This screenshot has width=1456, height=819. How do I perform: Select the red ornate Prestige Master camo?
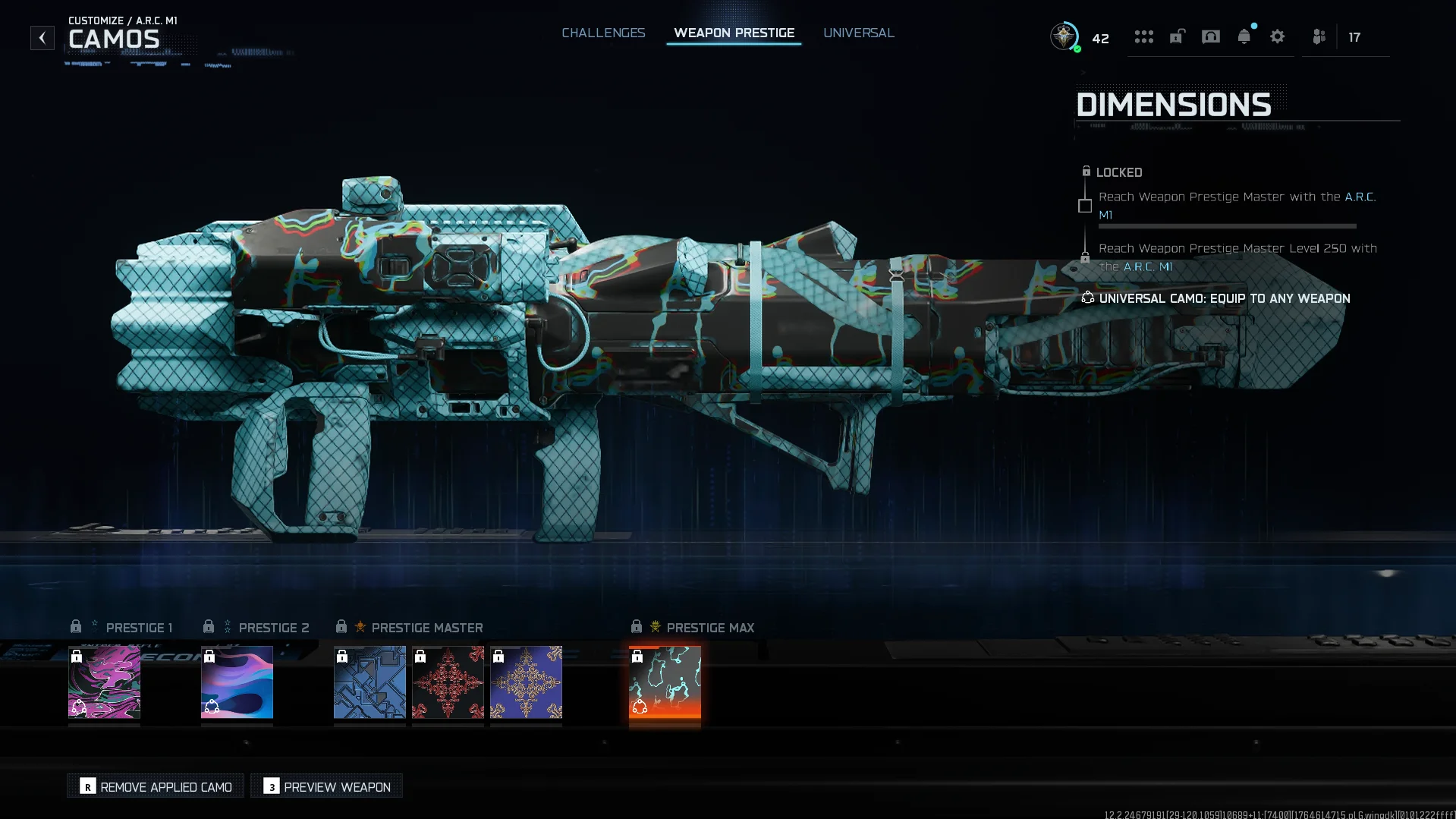[x=448, y=682]
